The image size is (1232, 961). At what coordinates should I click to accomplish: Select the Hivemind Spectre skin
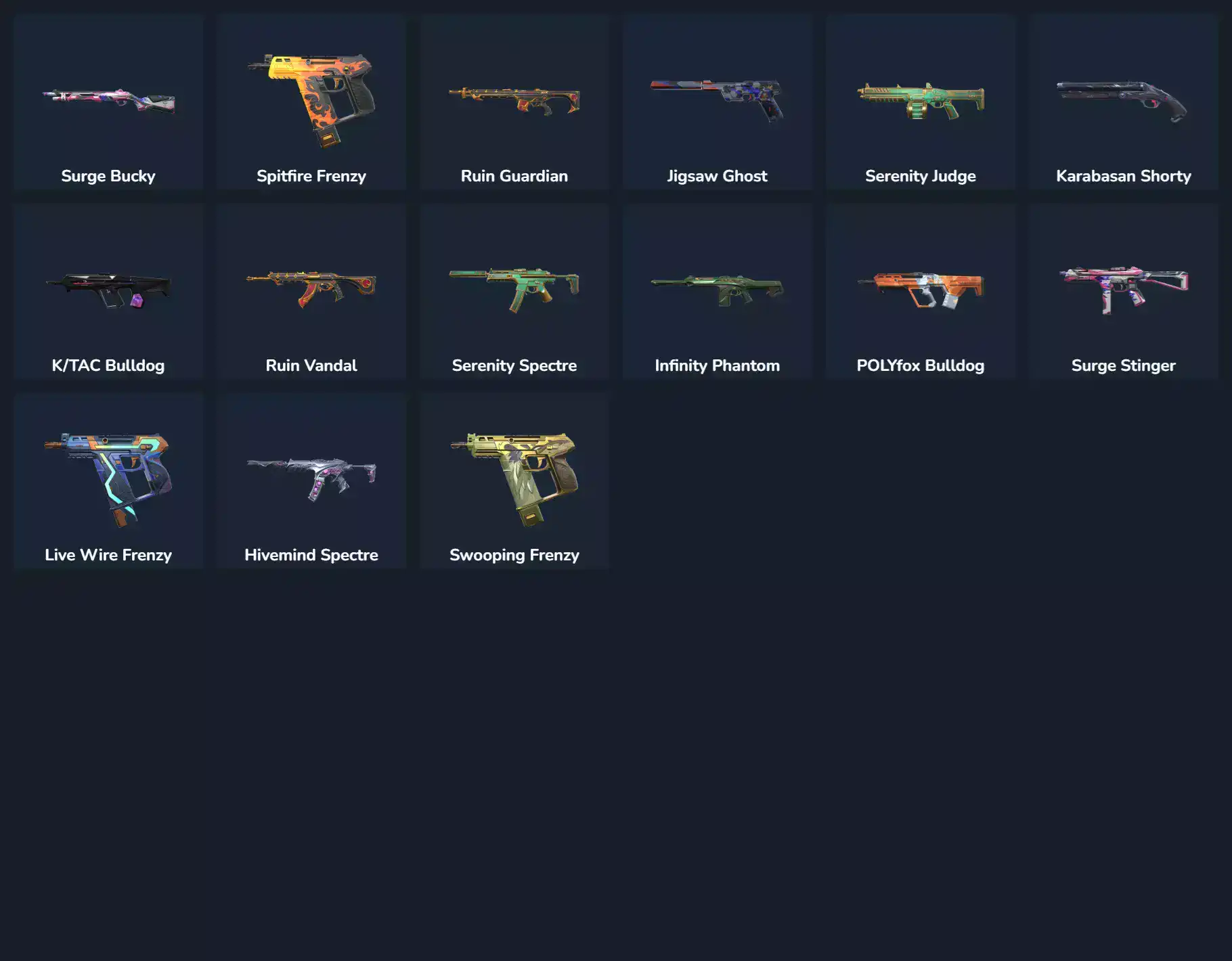point(311,482)
